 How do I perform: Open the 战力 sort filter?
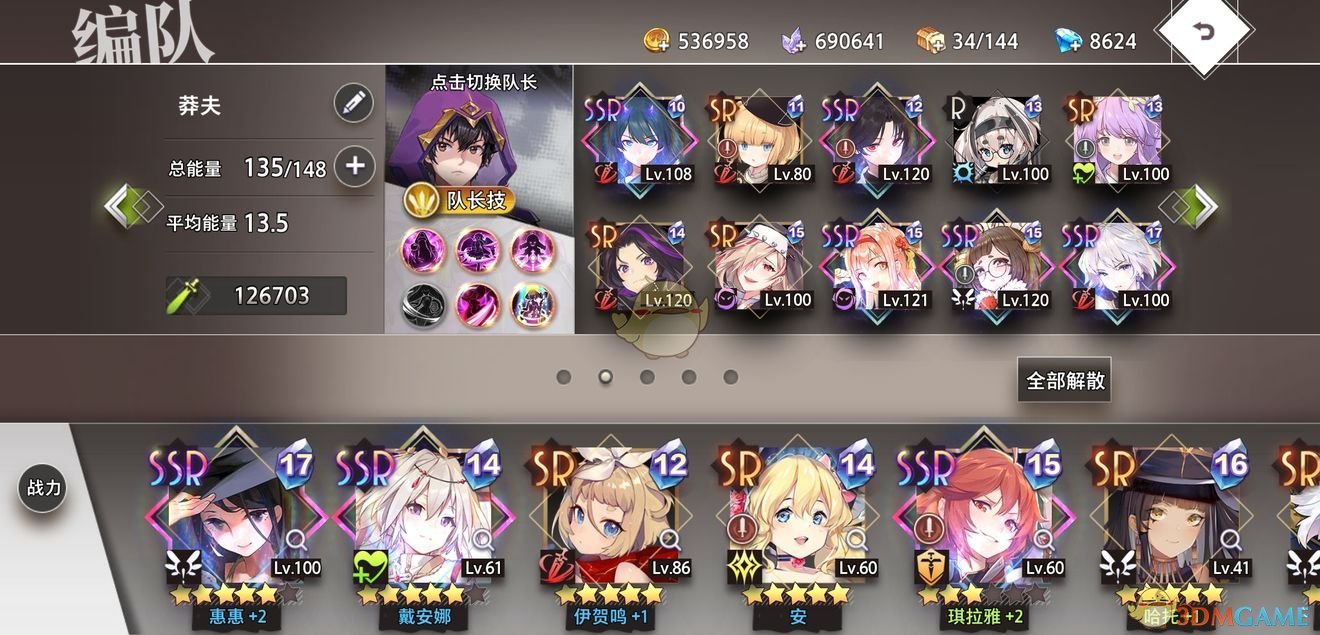pyautogui.click(x=43, y=488)
